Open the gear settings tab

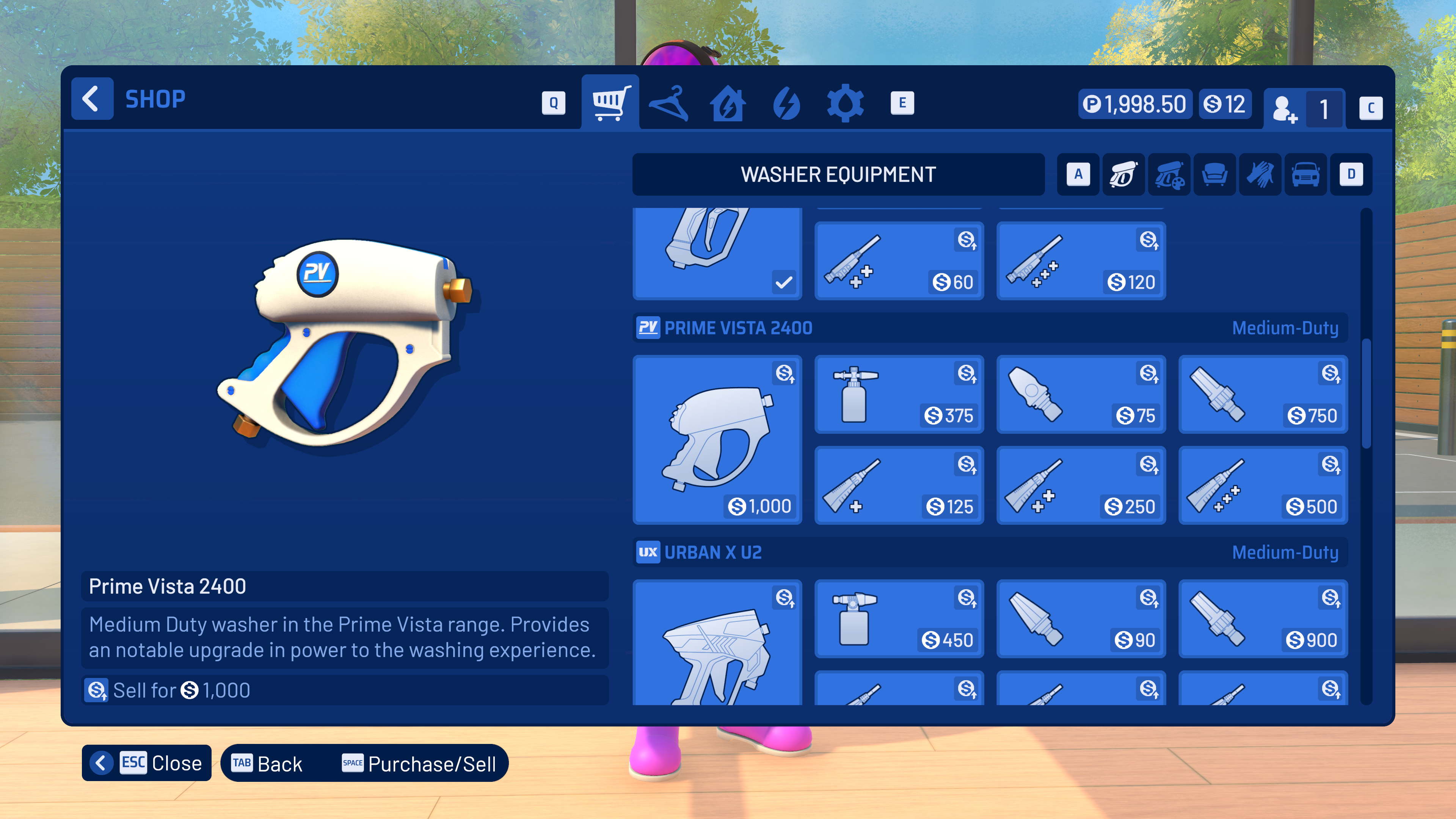pyautogui.click(x=845, y=103)
